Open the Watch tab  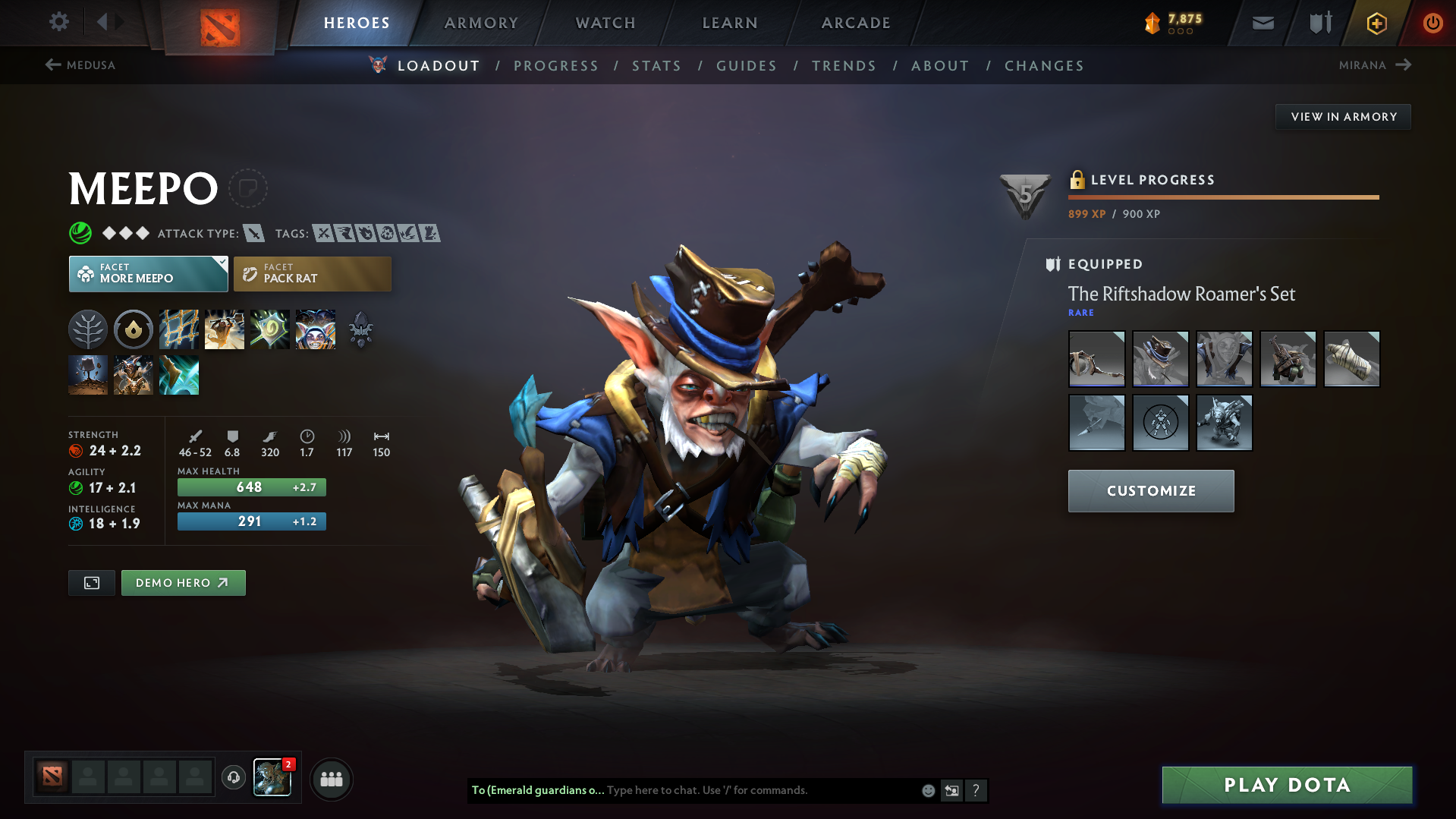point(605,23)
